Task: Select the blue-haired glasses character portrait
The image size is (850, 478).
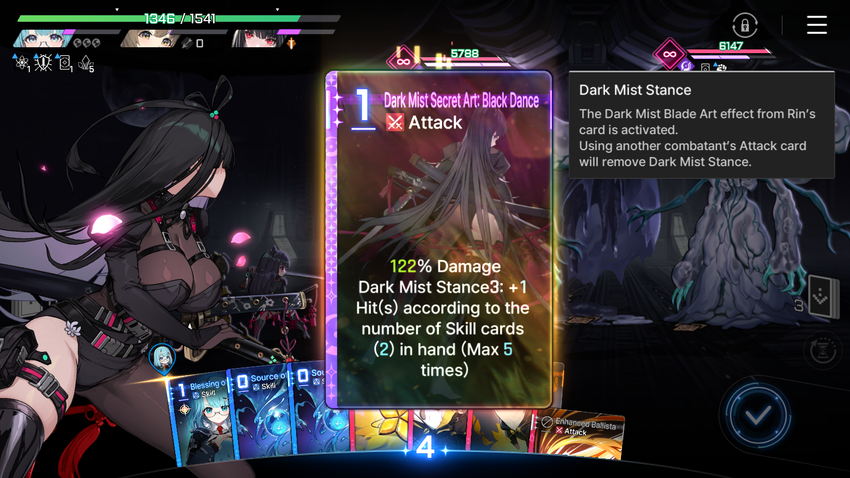Action: pyautogui.click(x=42, y=40)
